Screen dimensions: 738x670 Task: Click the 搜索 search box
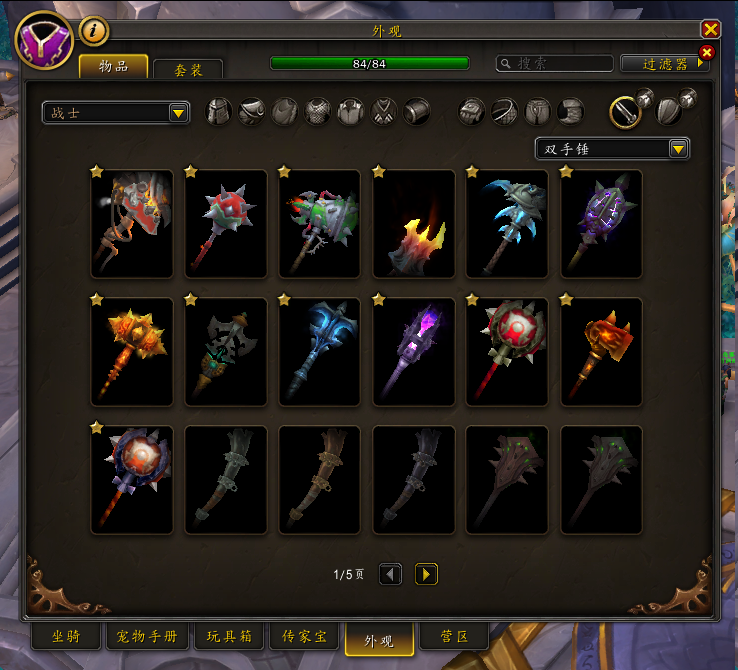(x=556, y=63)
